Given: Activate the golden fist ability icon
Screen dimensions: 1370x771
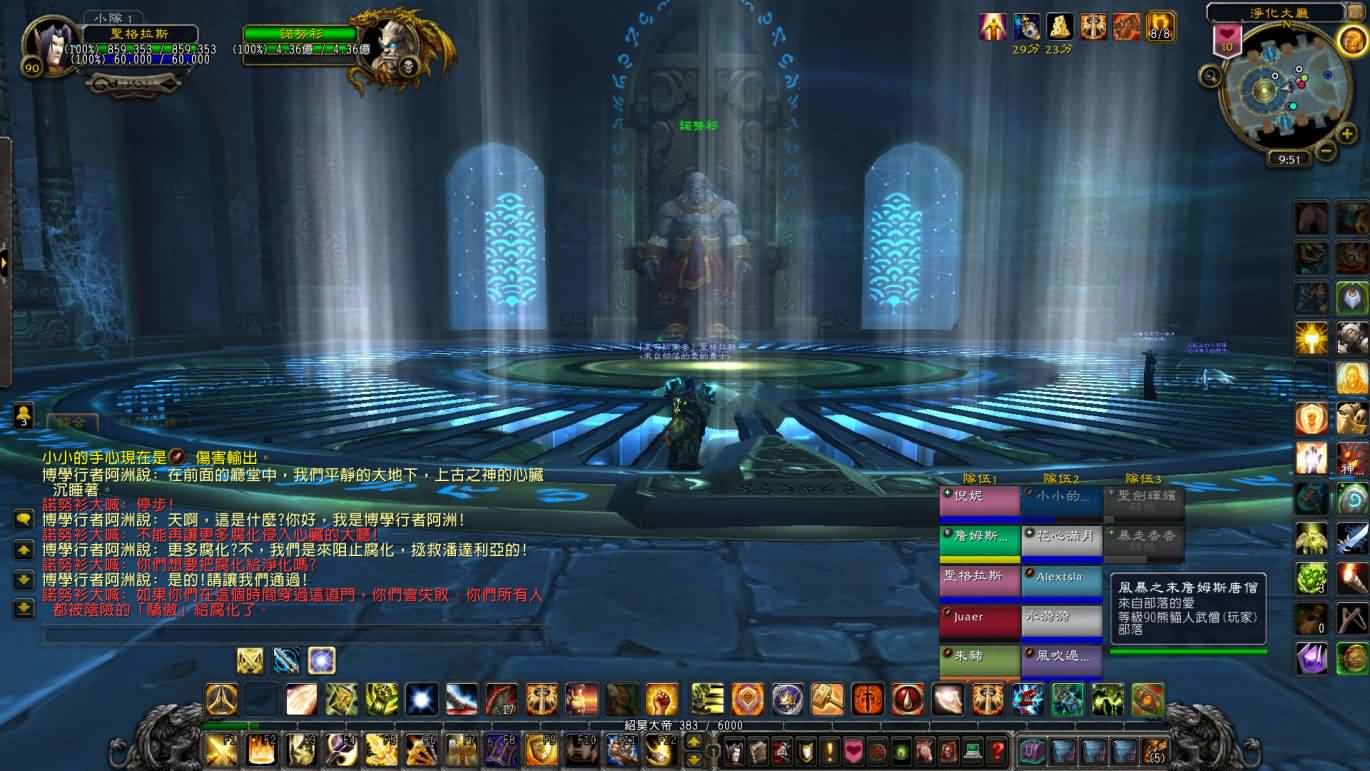Looking at the screenshot, I should click(660, 699).
